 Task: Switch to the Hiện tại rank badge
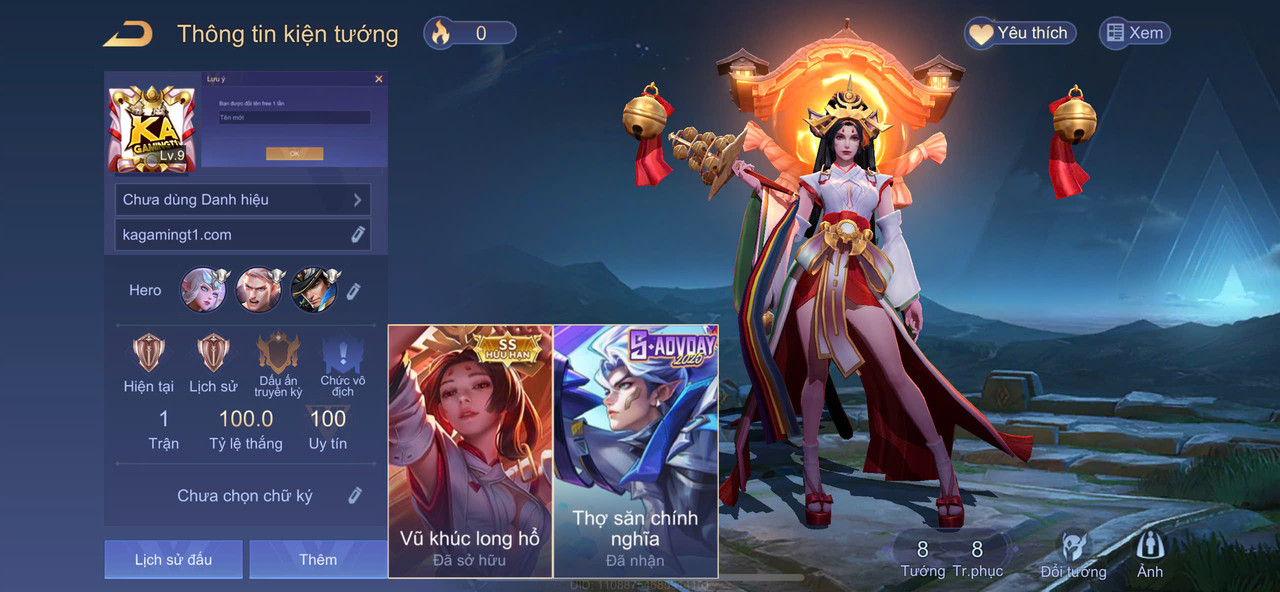(149, 354)
